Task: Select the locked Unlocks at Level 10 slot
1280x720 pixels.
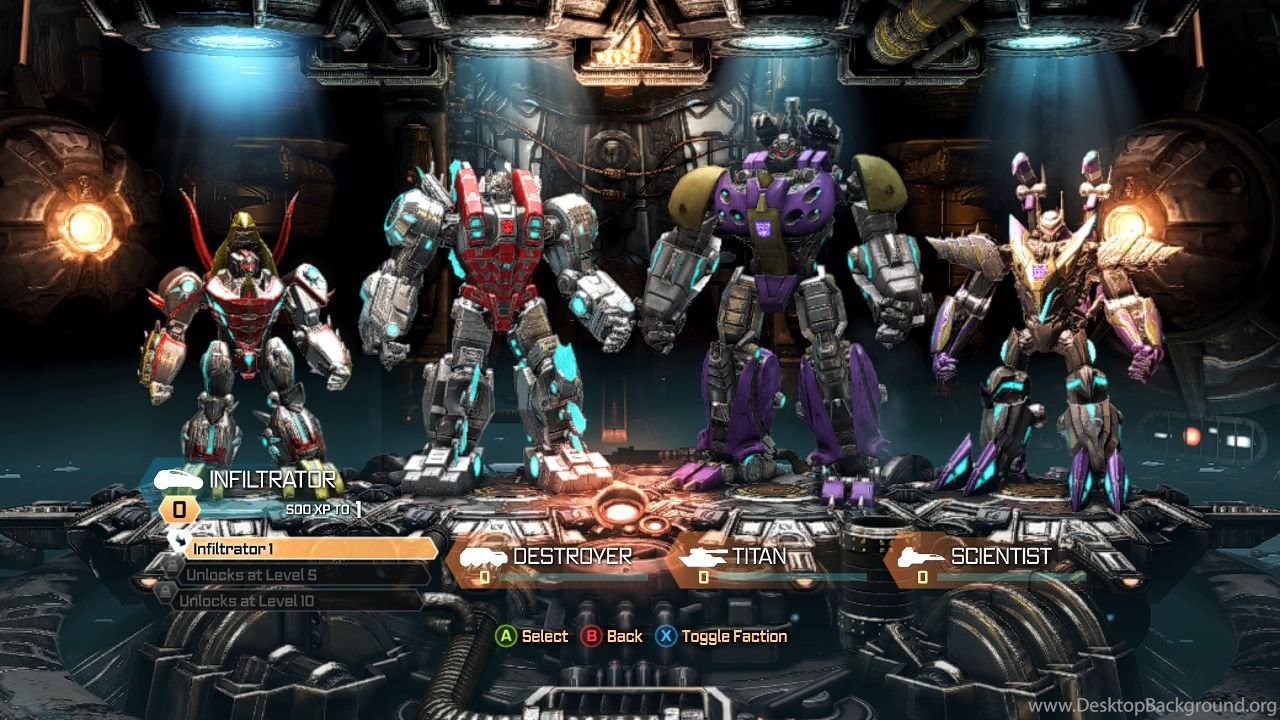Action: (x=297, y=601)
